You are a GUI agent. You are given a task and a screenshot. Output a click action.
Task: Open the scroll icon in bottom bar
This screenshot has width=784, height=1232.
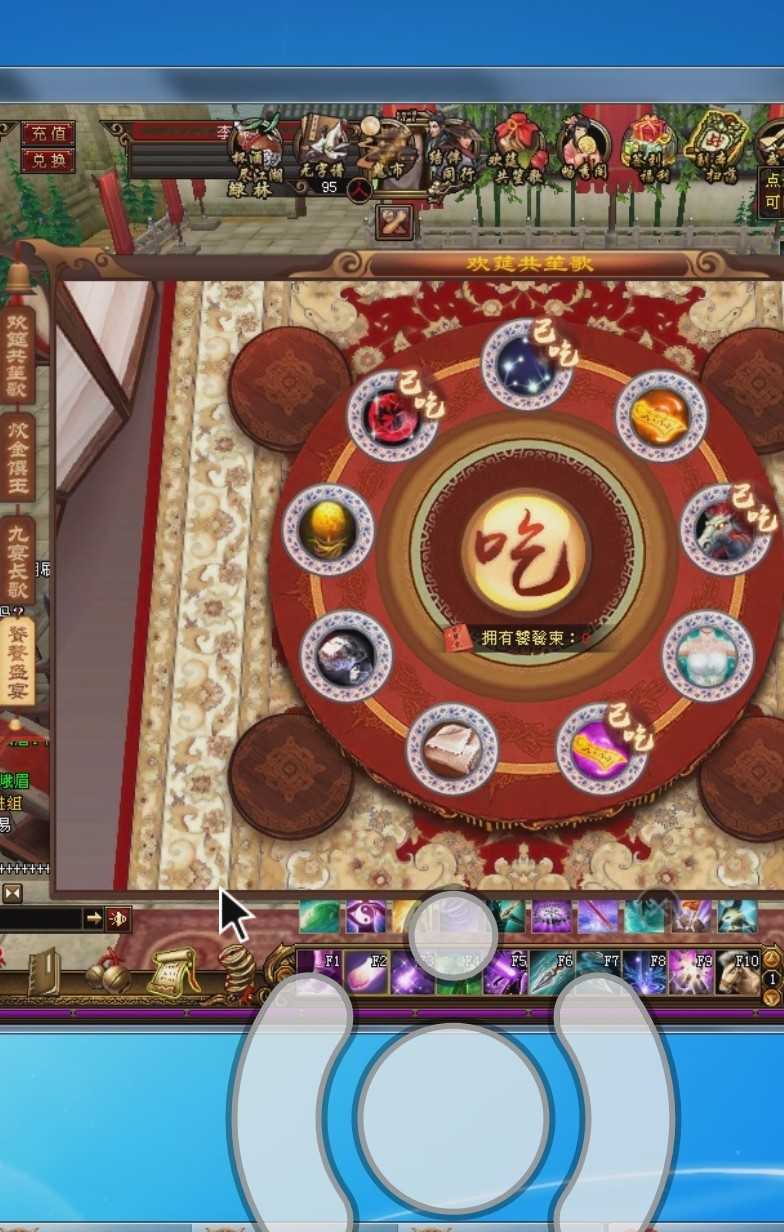tap(173, 972)
